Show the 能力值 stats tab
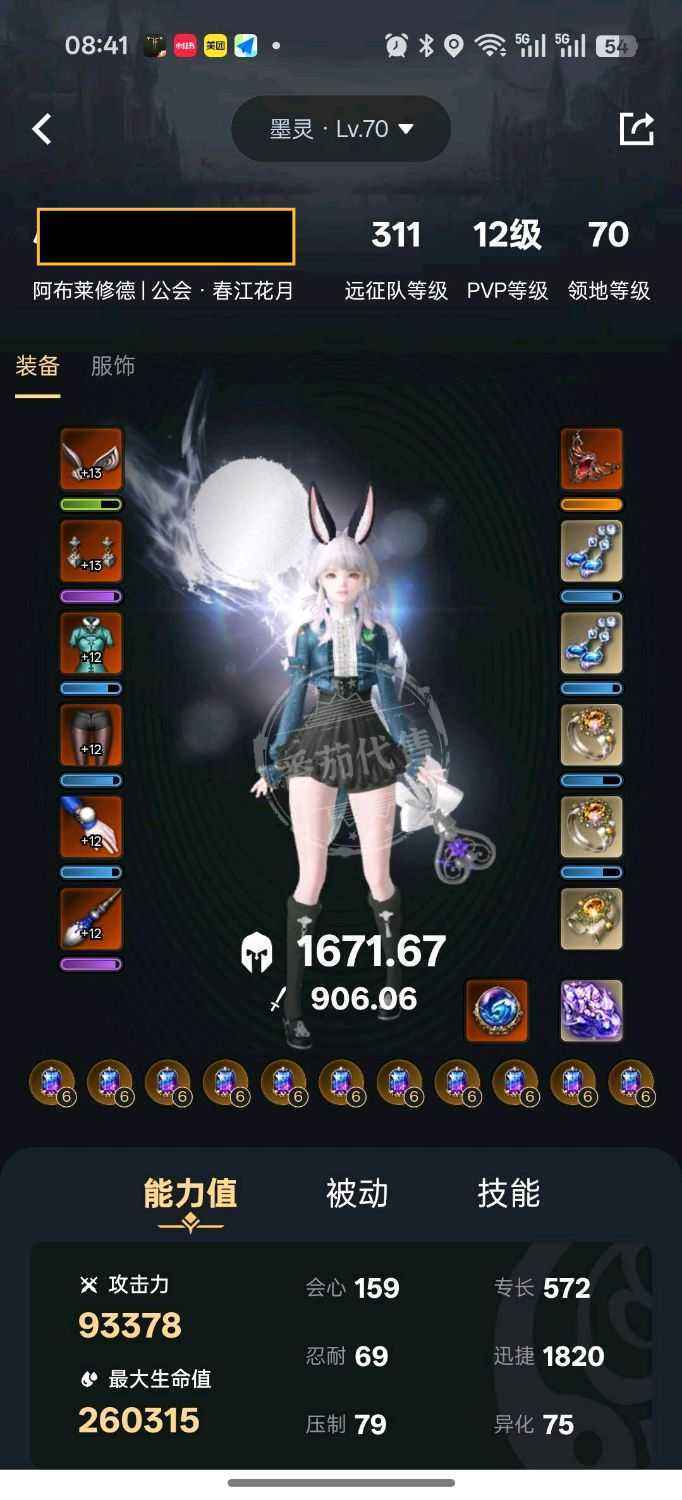 click(x=190, y=1194)
